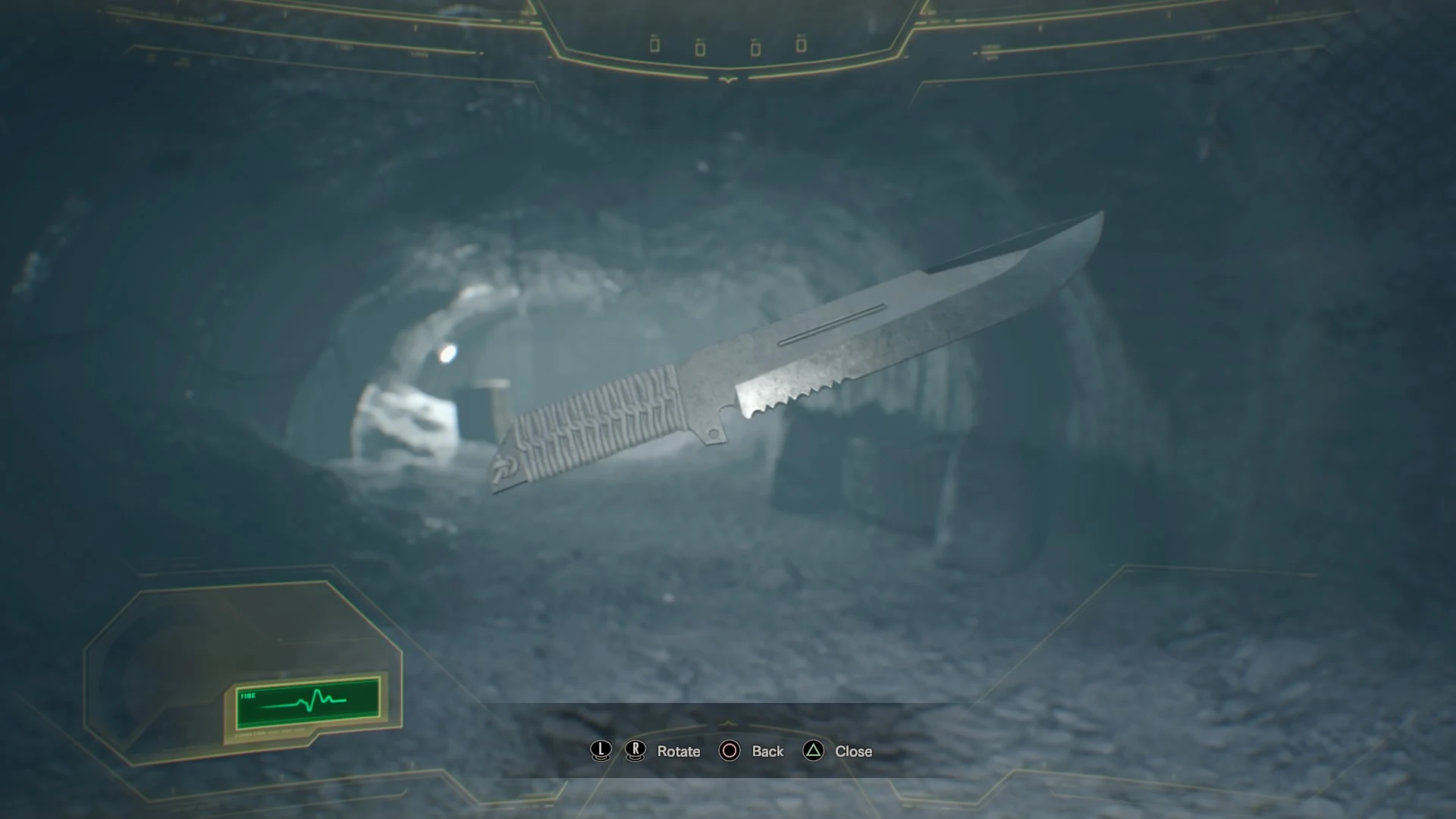Select the Rotate control hint label
The image size is (1456, 819).
click(679, 752)
